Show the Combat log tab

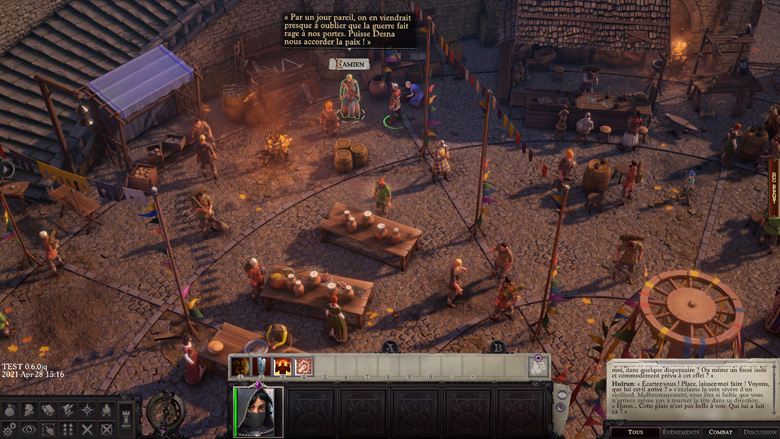(720, 432)
